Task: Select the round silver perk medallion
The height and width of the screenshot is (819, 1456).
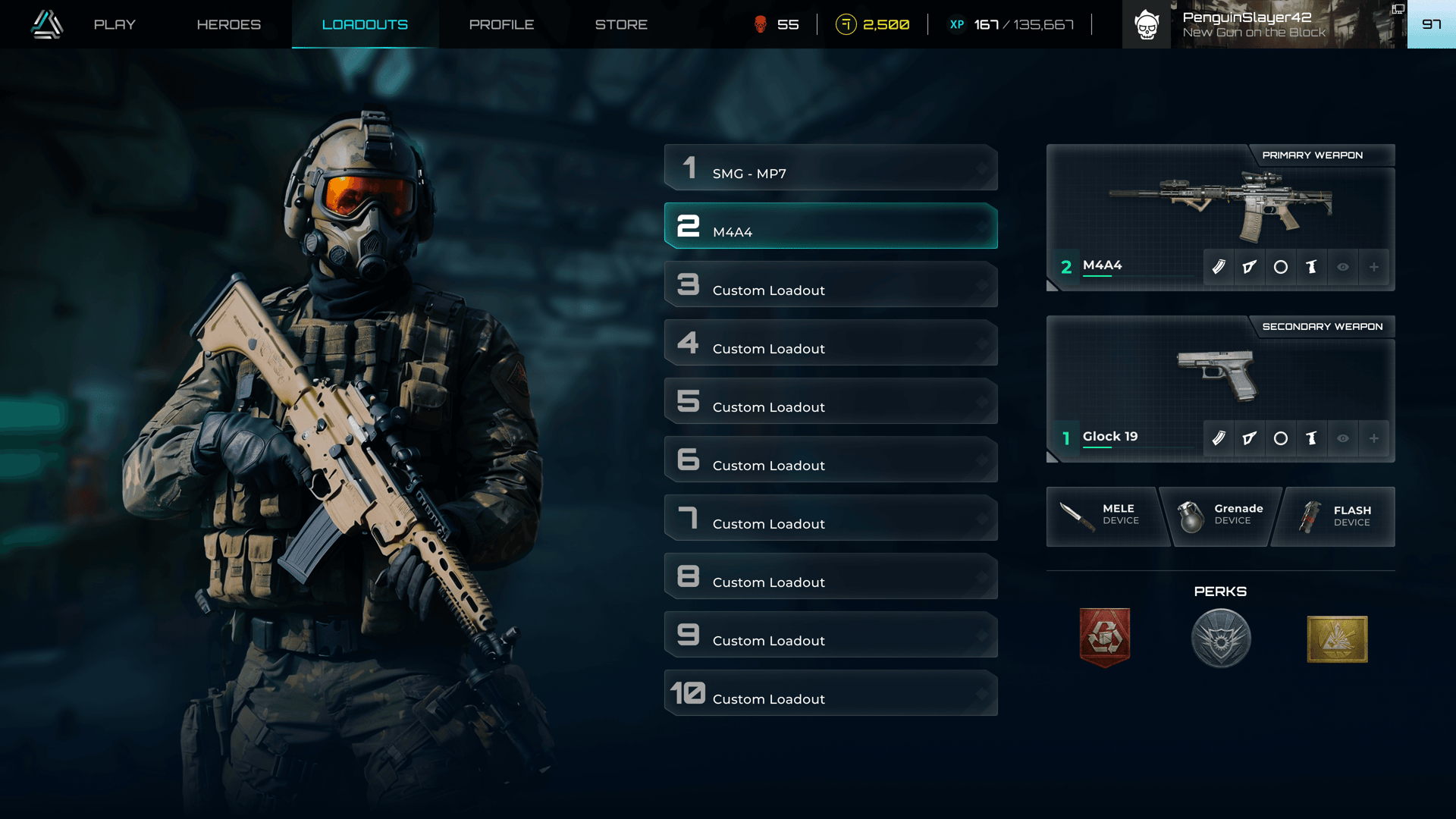Action: point(1221,639)
